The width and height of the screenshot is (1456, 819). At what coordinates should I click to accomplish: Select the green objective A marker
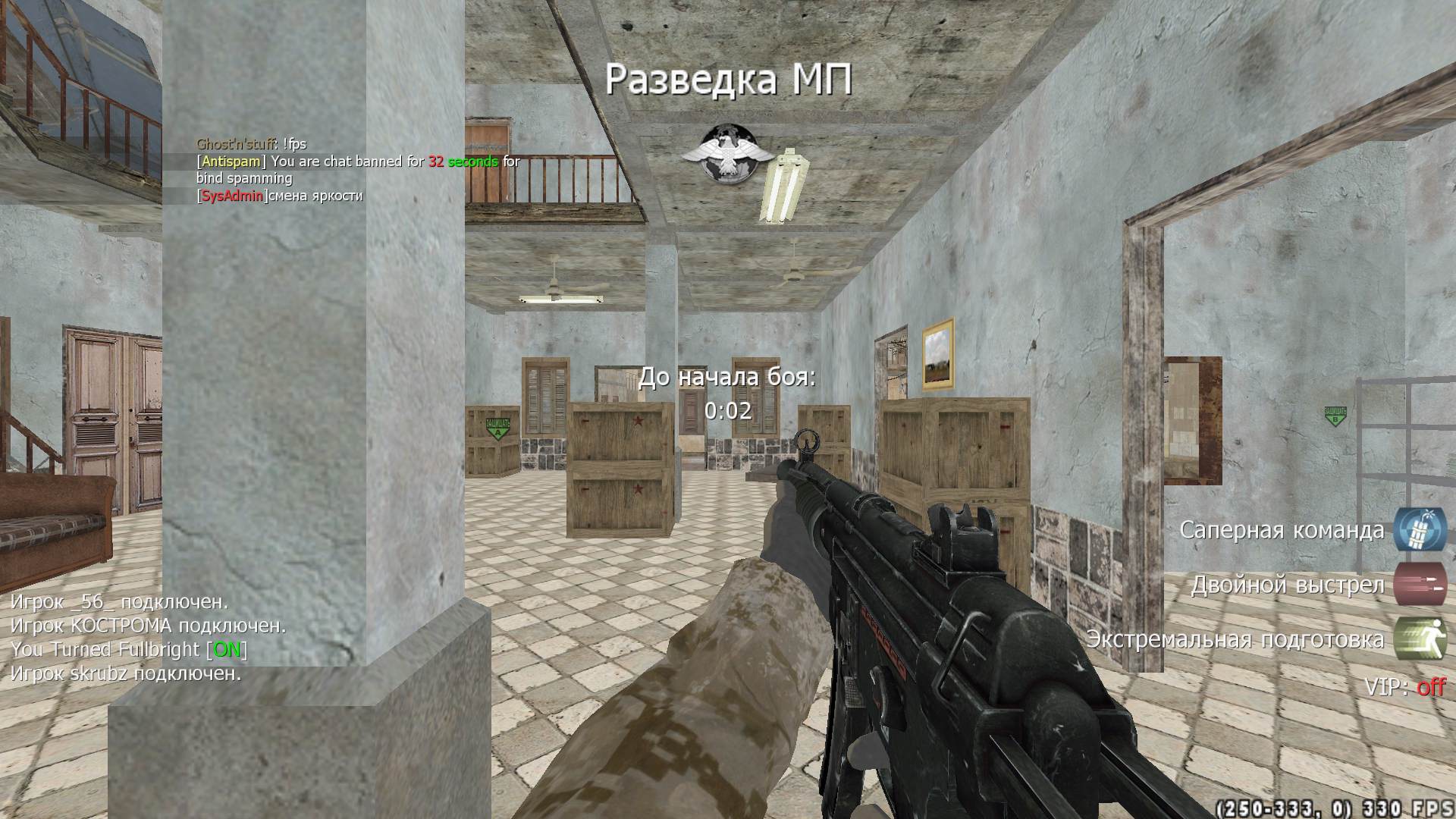click(498, 428)
